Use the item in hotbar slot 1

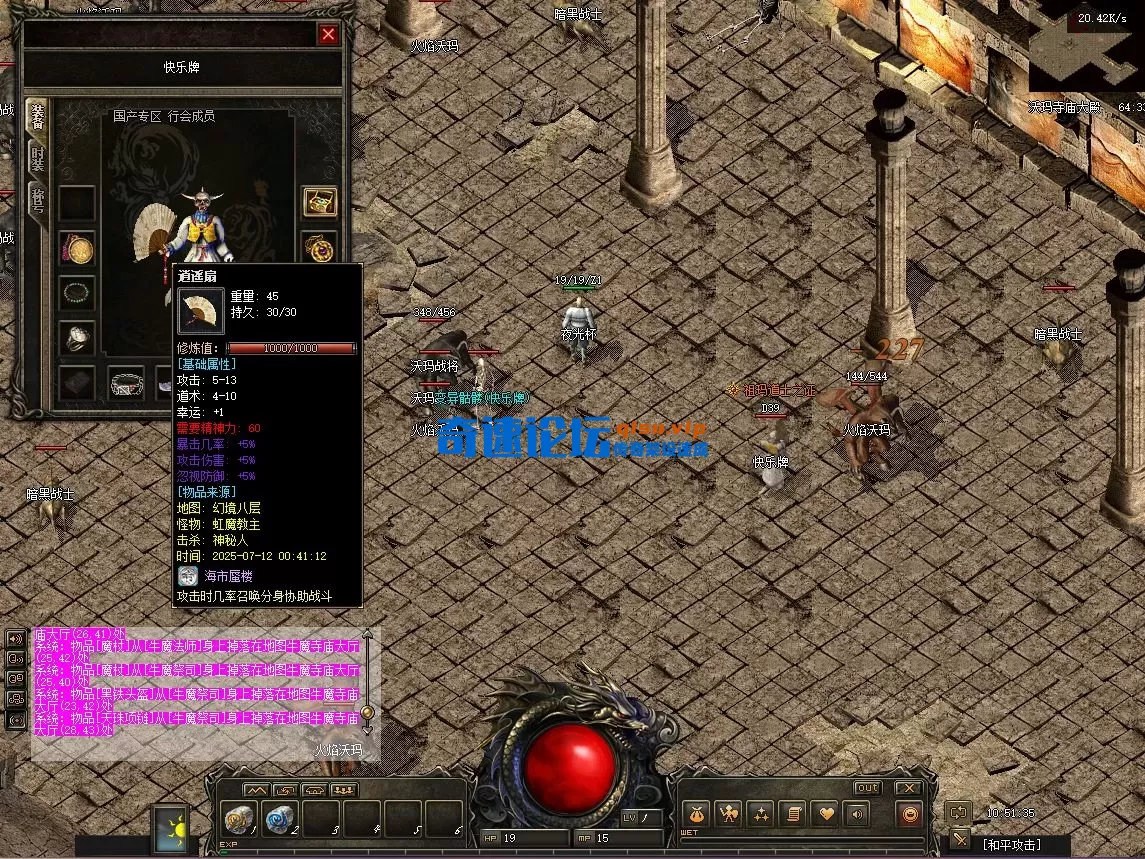(x=240, y=818)
